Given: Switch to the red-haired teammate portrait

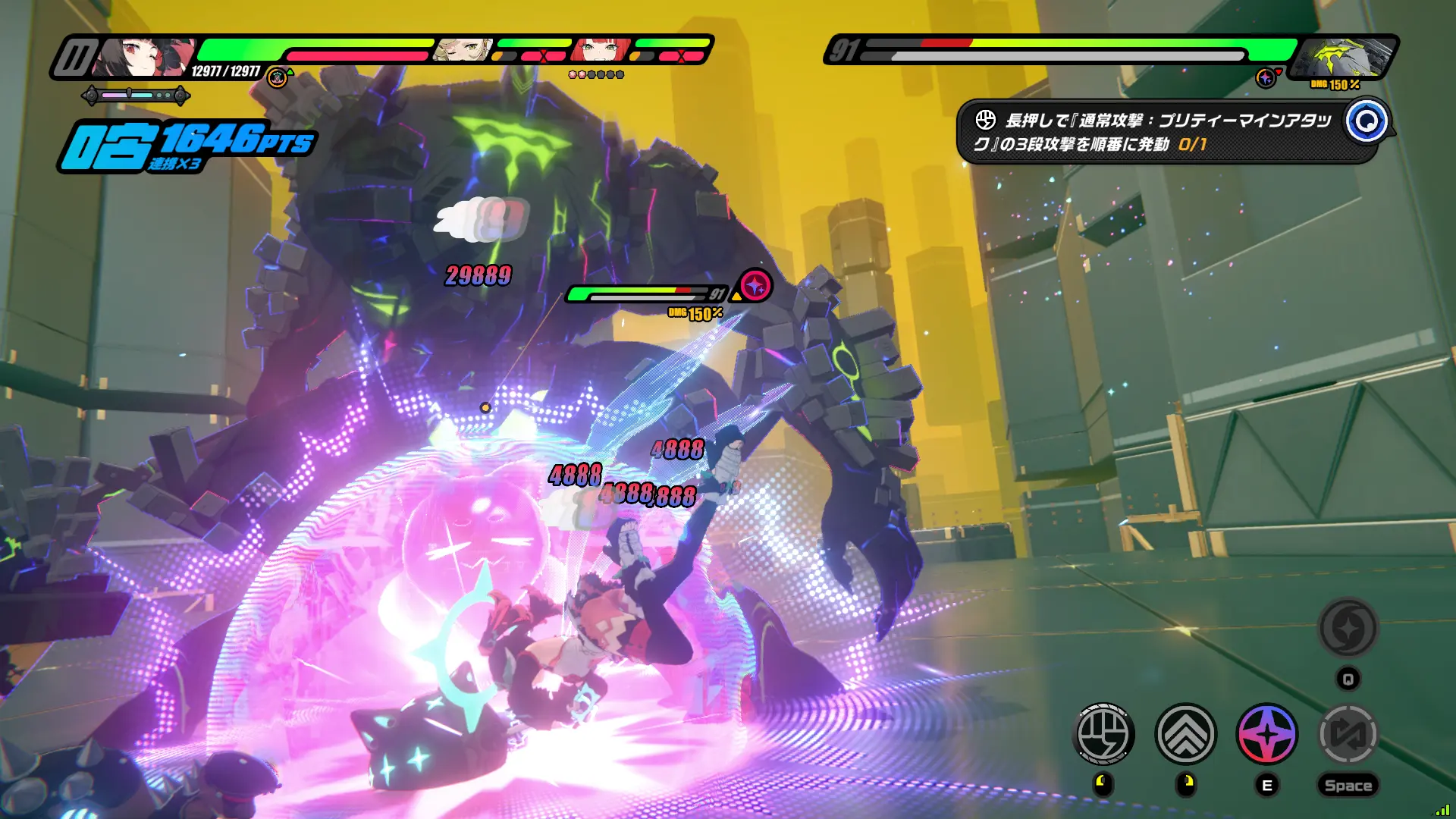Looking at the screenshot, I should (601, 50).
